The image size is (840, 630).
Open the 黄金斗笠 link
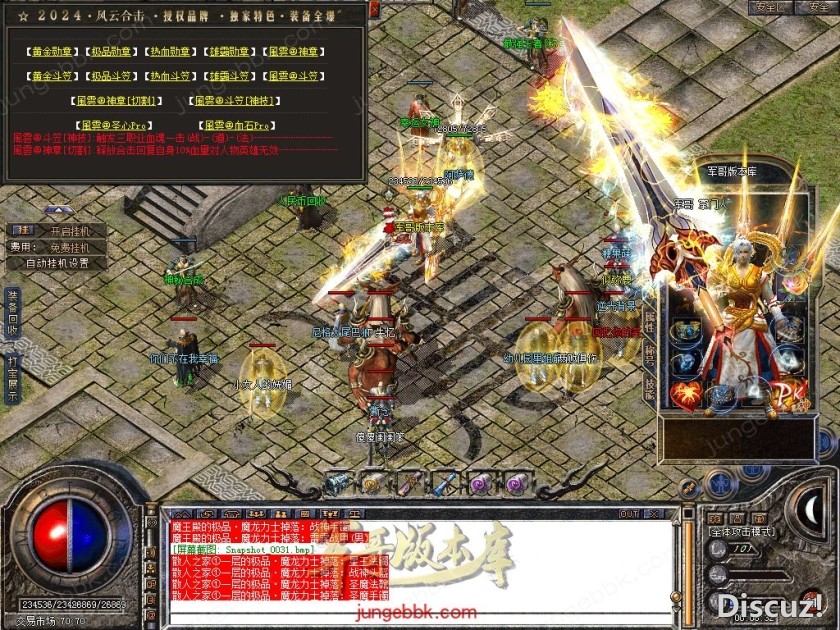coord(52,76)
